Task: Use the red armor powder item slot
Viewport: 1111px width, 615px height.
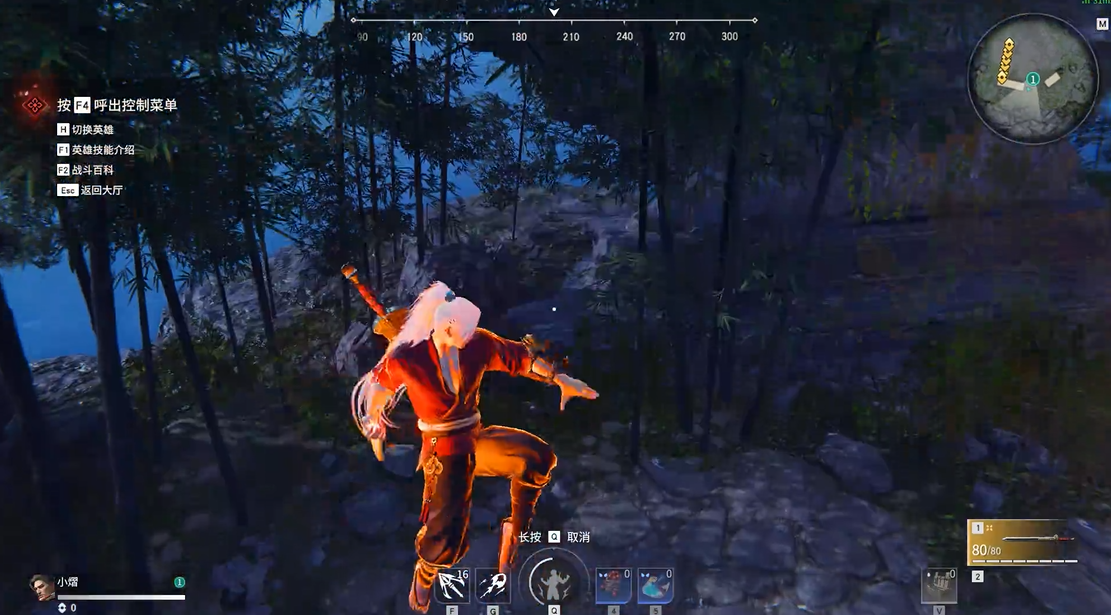Action: 613,586
